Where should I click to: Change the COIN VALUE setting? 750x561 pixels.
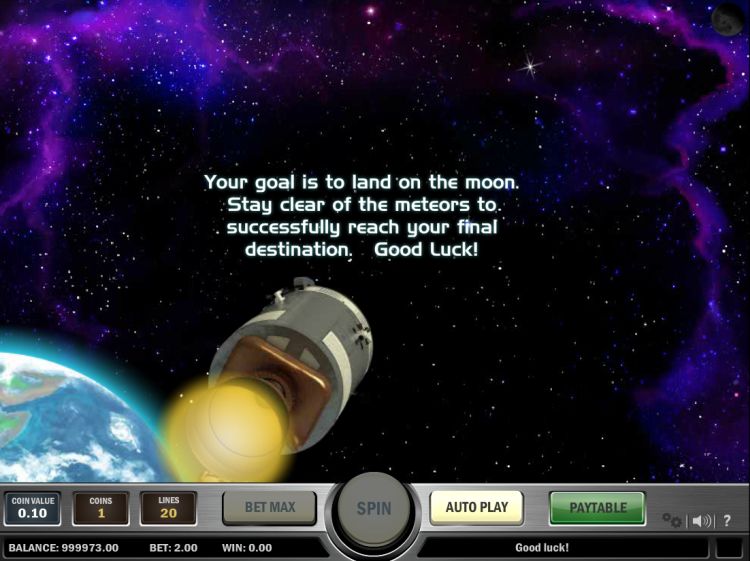point(29,508)
